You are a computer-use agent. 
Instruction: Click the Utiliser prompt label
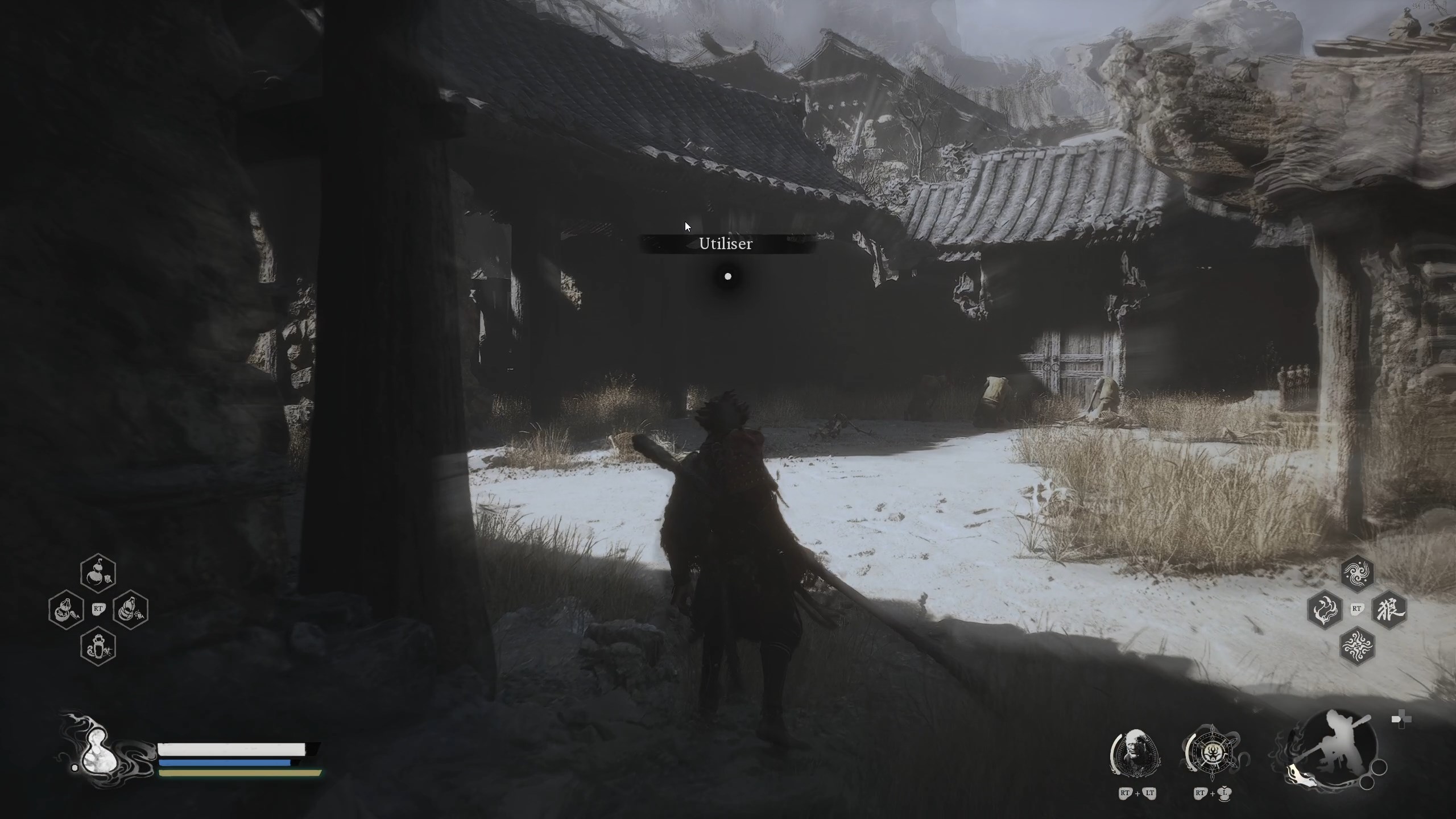[727, 243]
